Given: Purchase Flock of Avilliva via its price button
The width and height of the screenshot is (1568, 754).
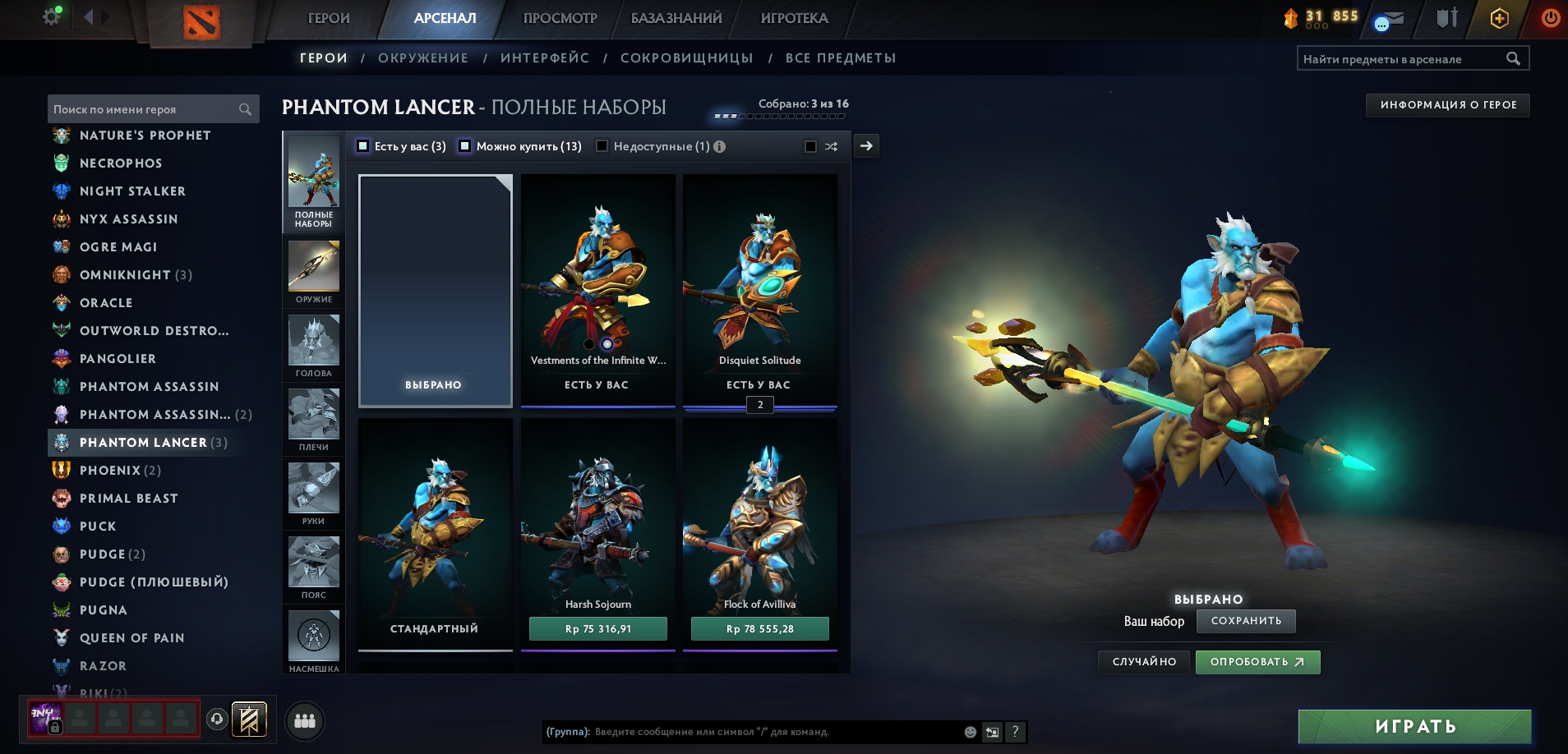Looking at the screenshot, I should click(759, 628).
